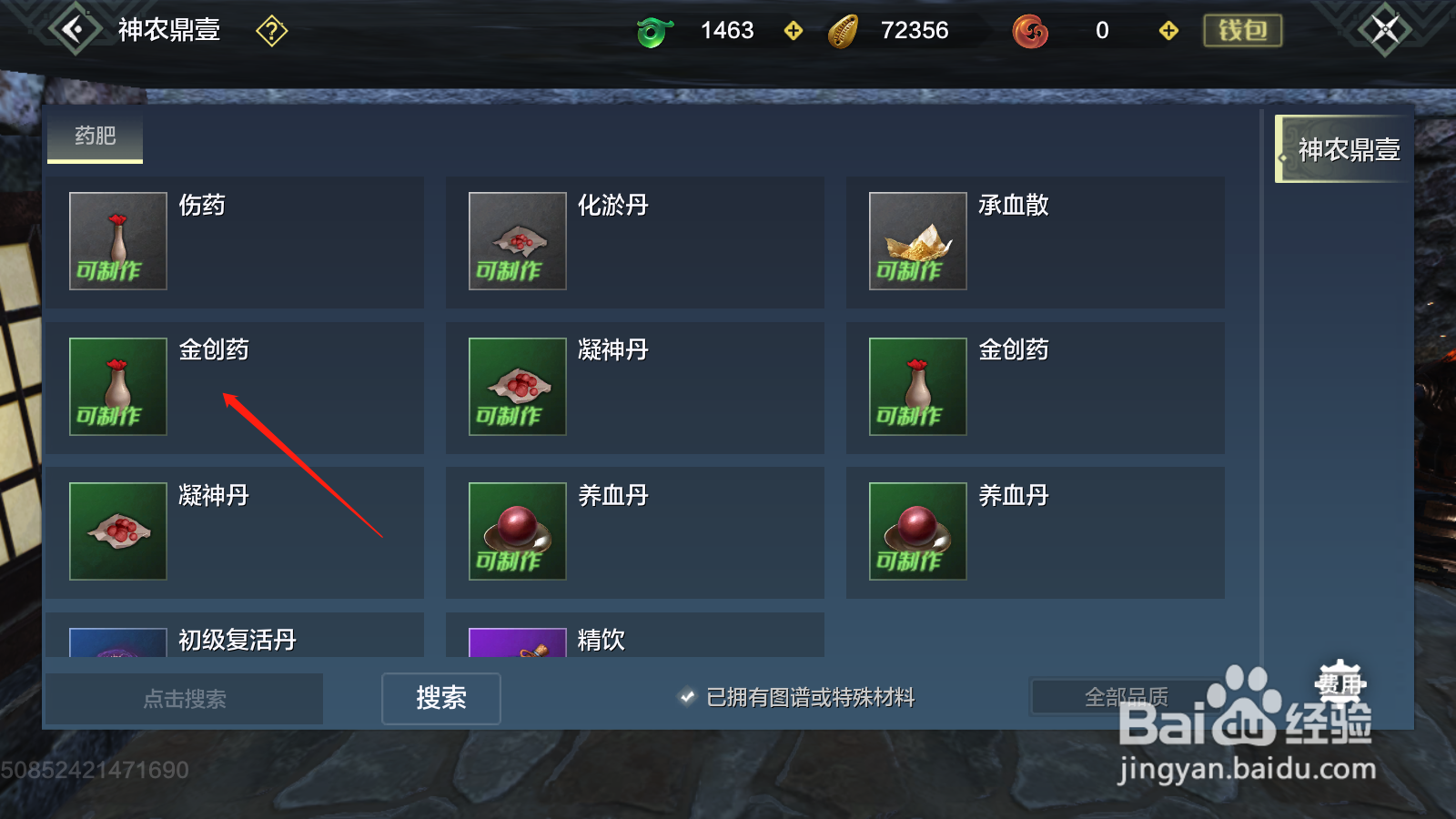
Task: Click the 点击搜索 search input field
Action: tap(186, 698)
